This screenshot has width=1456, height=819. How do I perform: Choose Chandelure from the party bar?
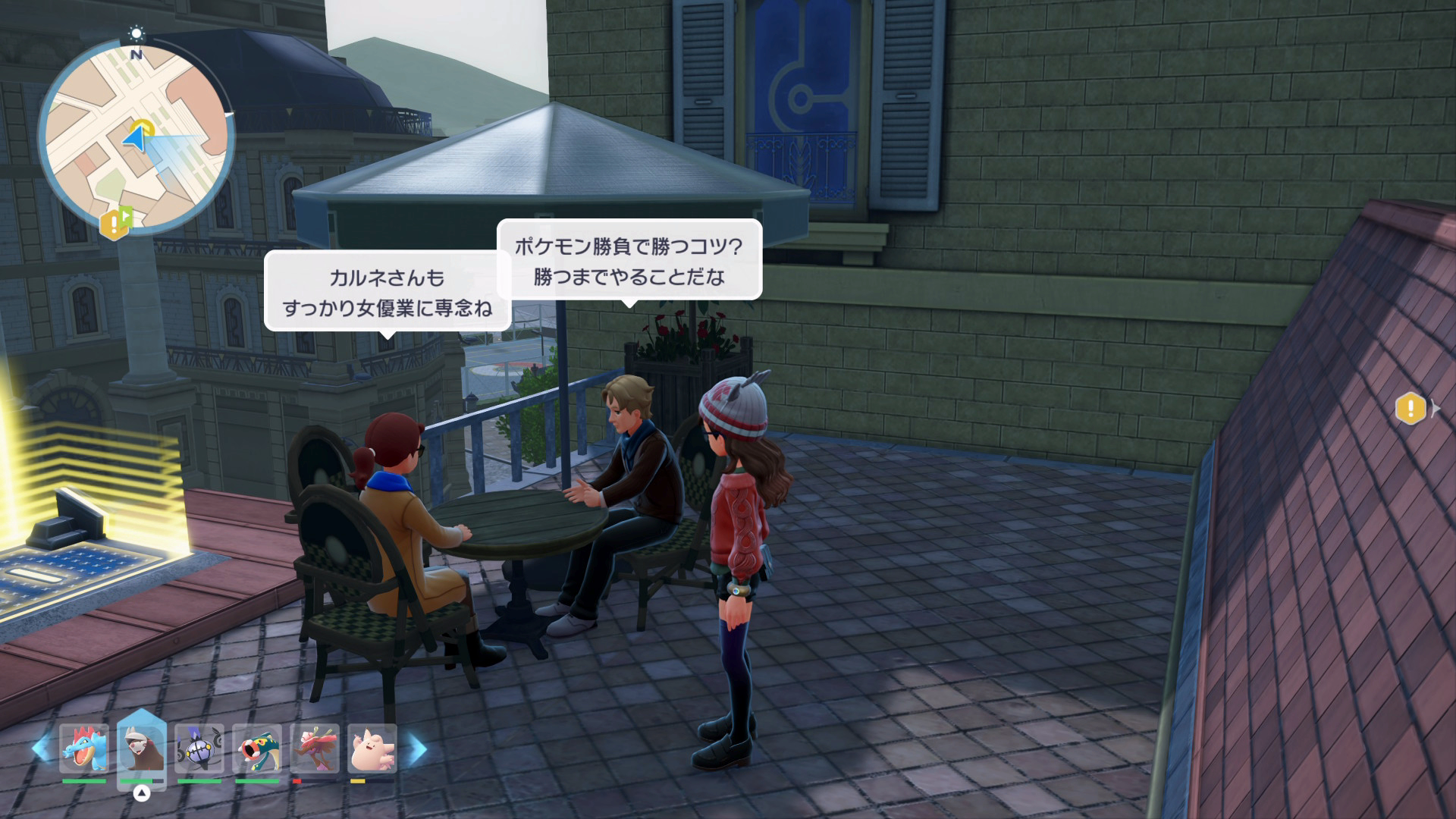199,747
